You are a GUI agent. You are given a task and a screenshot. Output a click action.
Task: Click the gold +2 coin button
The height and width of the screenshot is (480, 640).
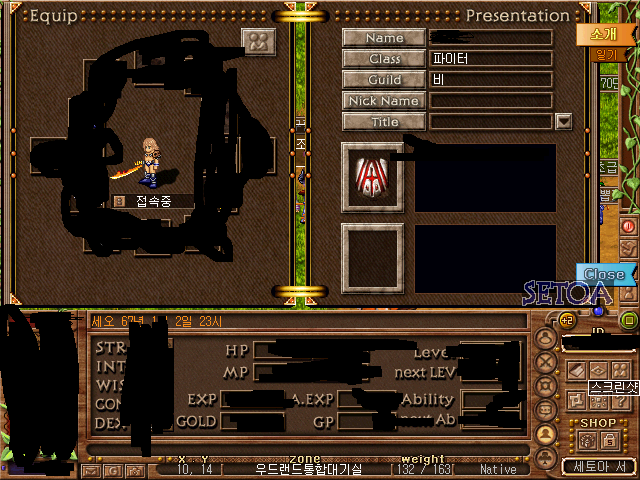coord(567,321)
